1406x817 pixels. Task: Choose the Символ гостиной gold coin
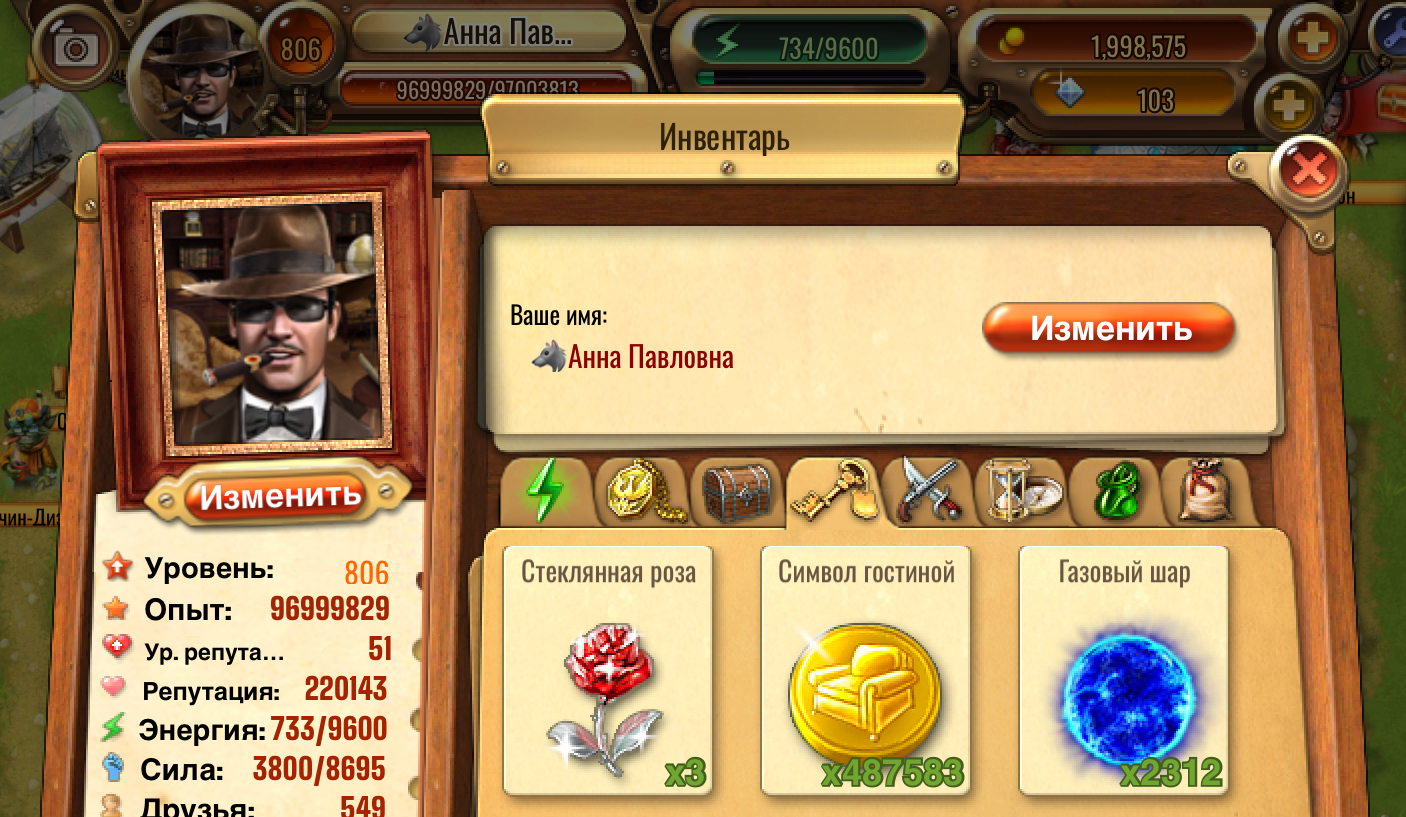point(866,670)
